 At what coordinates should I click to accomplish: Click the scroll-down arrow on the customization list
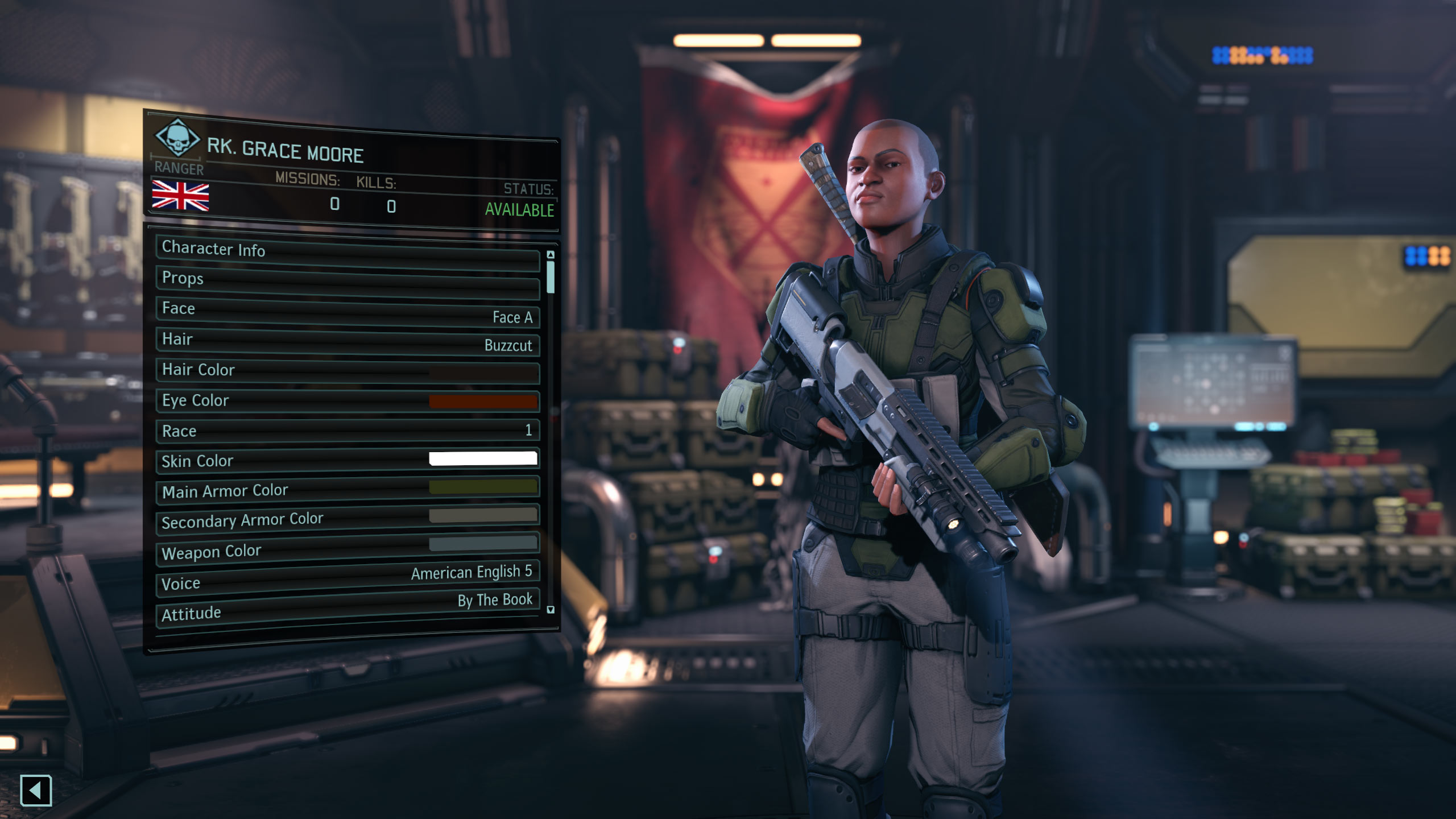click(549, 610)
